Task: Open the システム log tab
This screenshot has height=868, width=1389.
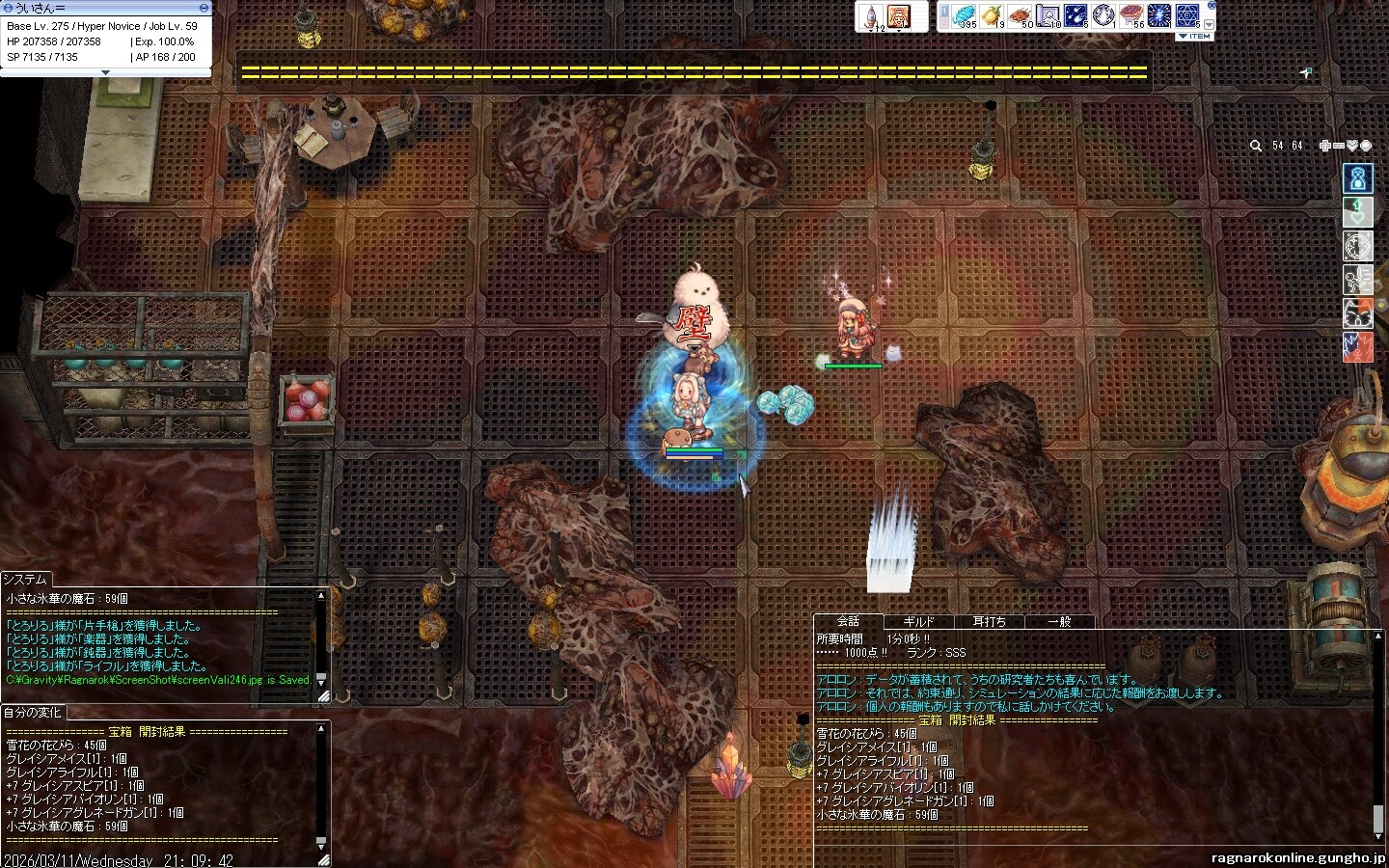Action: [x=25, y=579]
